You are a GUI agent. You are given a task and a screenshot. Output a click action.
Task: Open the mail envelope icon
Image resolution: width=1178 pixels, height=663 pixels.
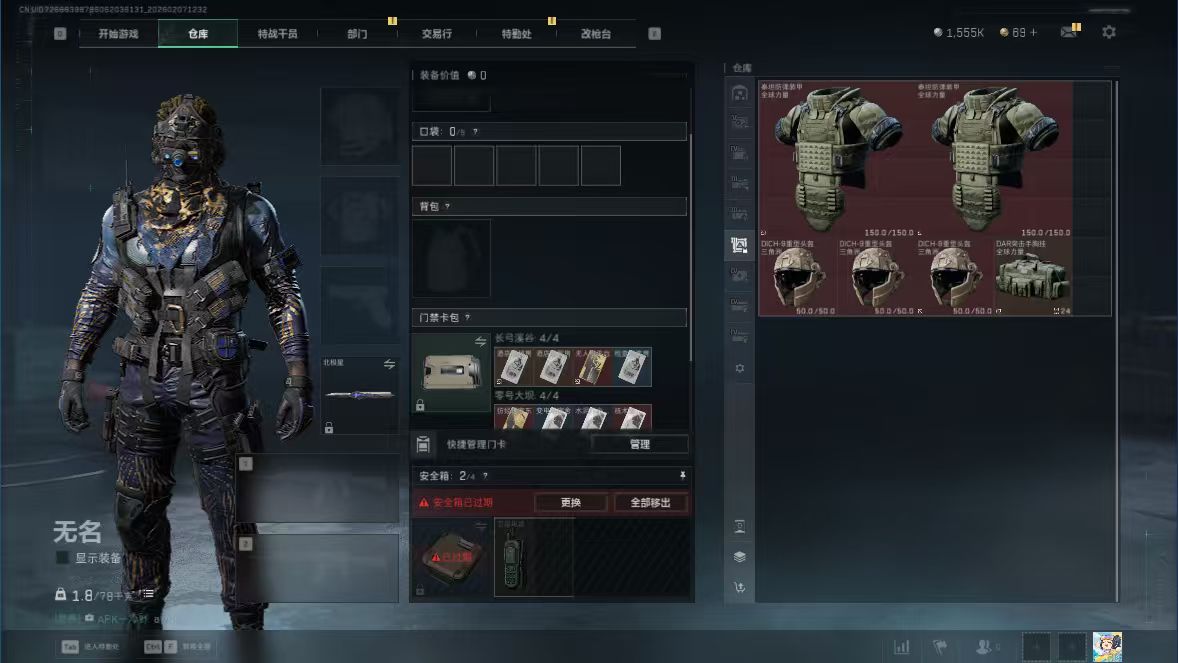(1069, 32)
